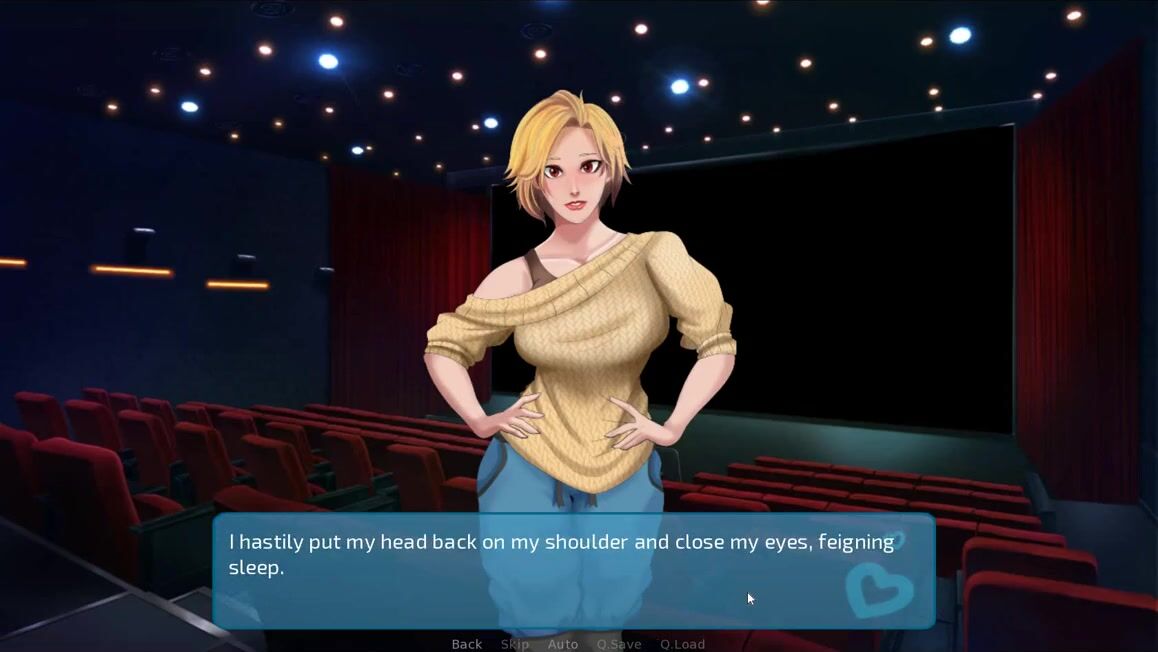The image size is (1158, 652).
Task: Quick save using Q.Save
Action: click(619, 644)
